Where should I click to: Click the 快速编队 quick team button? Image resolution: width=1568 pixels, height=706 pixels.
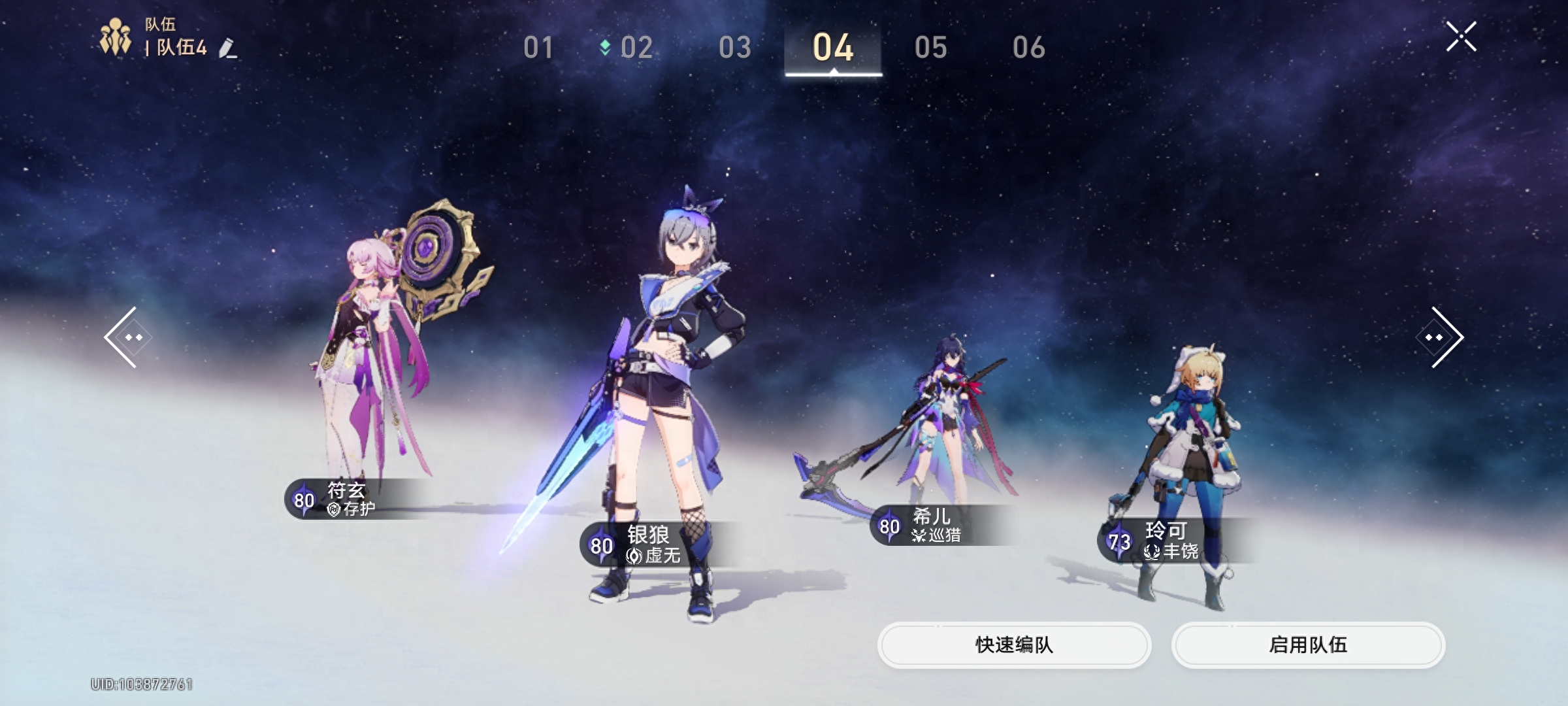[x=1014, y=645]
